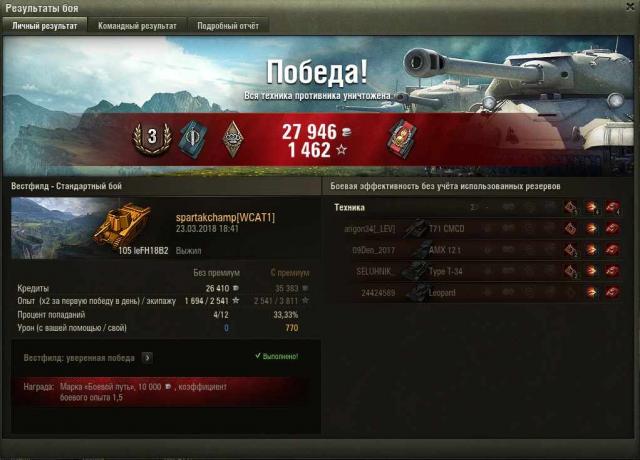
Task: Open the Подробный отчёт tab
Action: (227, 26)
